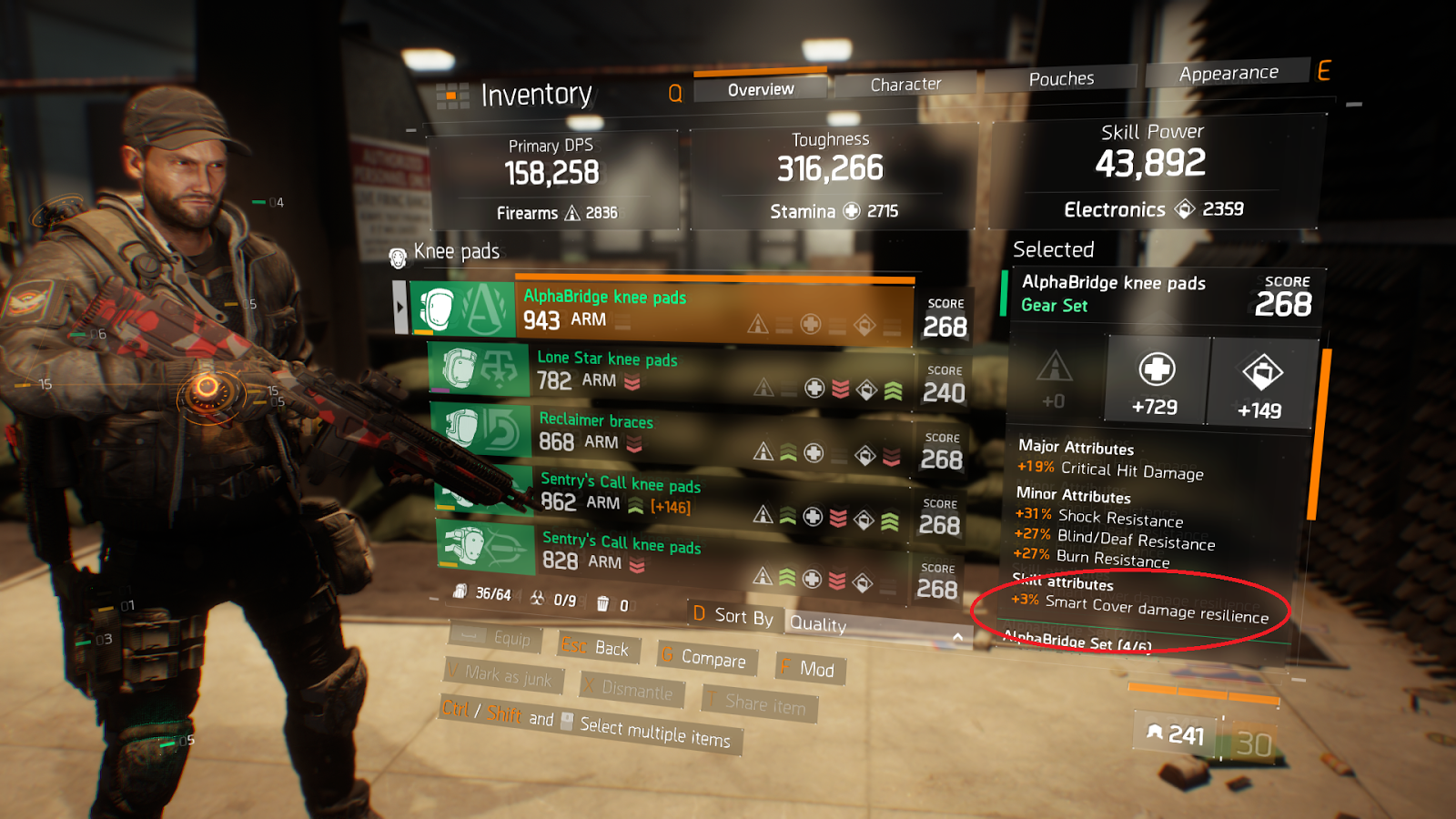The image size is (1456, 819).
Task: Compare the selected knee pads
Action: [x=705, y=657]
